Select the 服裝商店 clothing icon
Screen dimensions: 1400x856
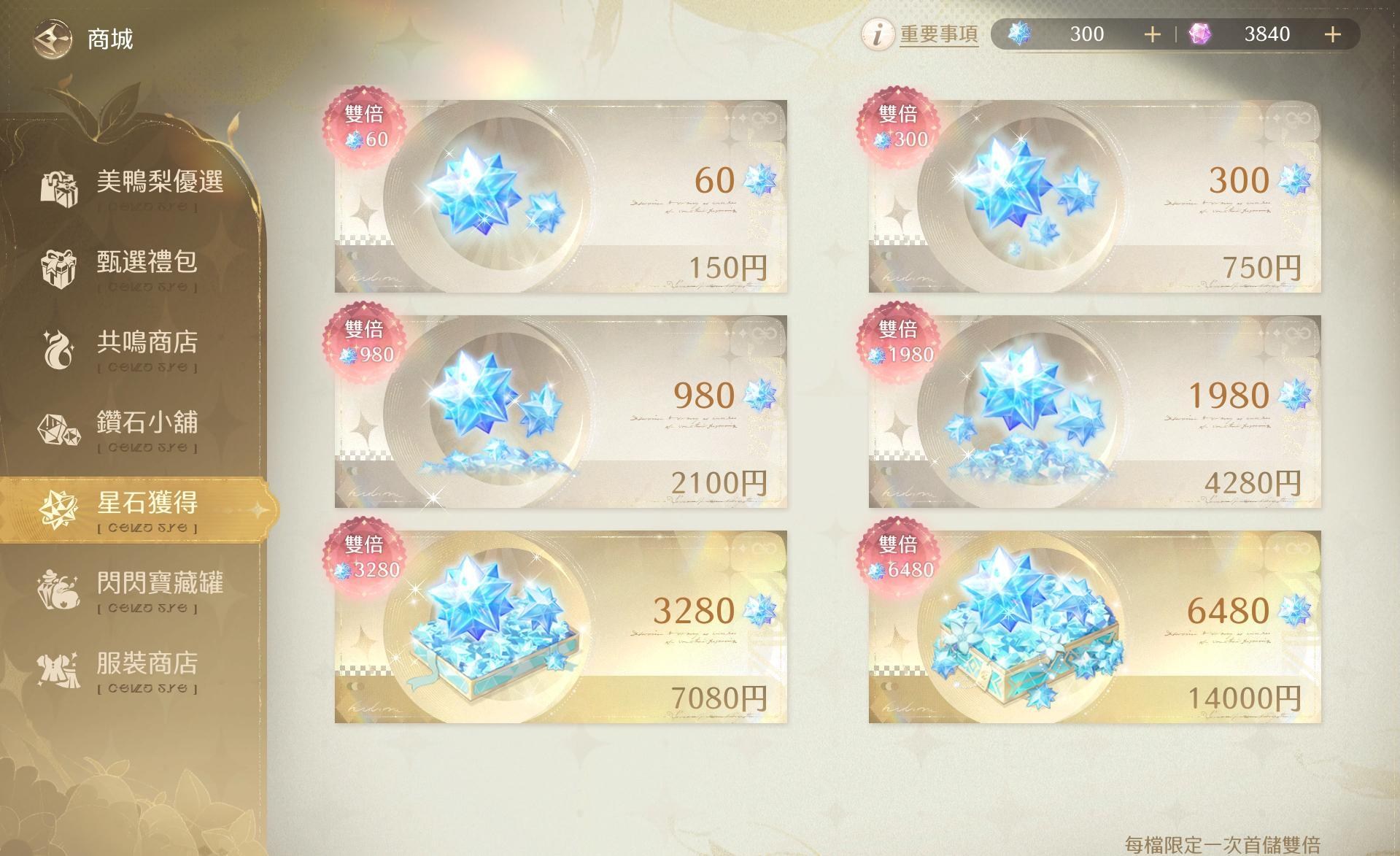point(58,670)
